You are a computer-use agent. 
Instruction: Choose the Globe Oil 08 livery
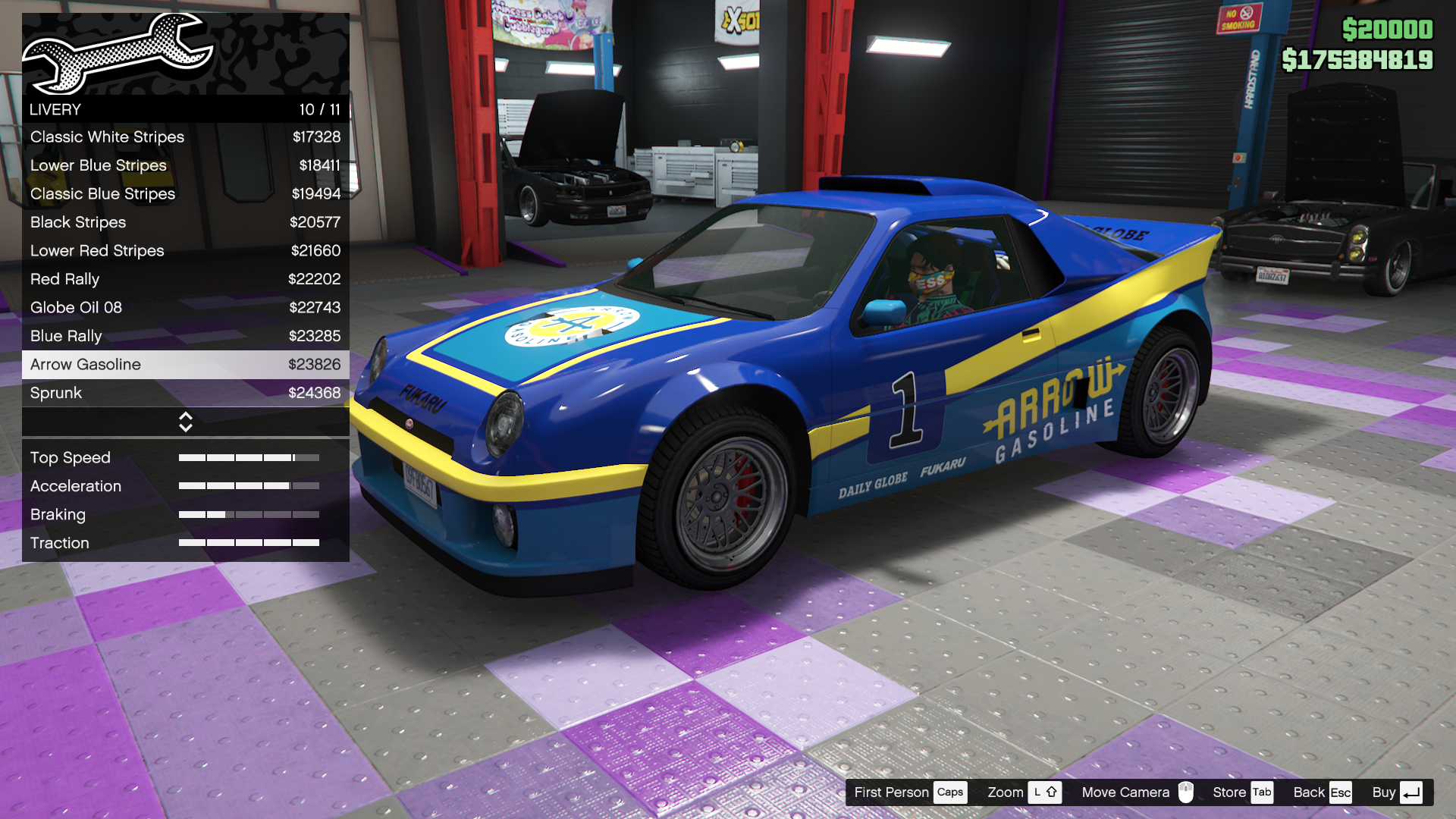pyautogui.click(x=185, y=307)
